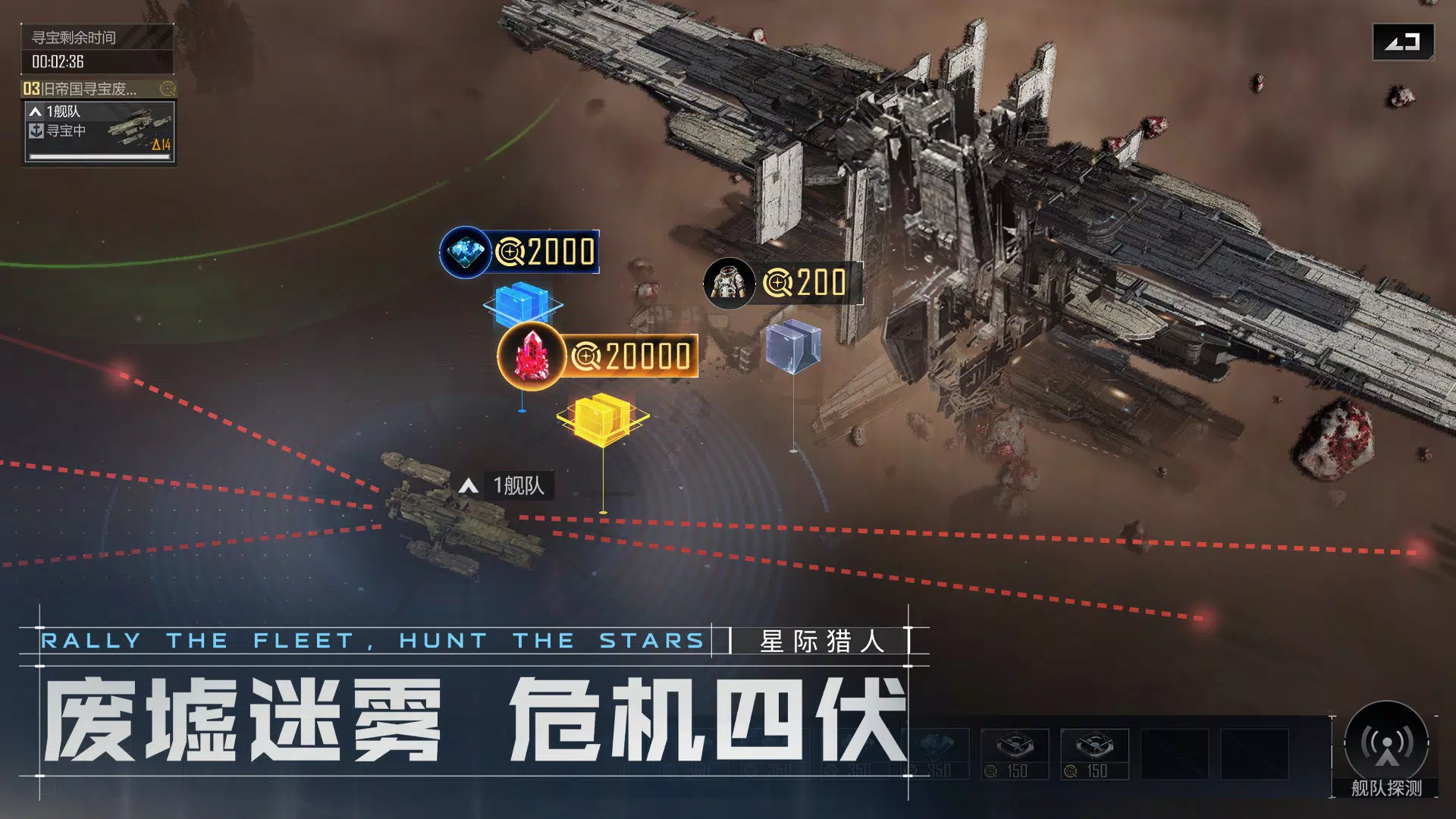Tap the anchor icon beside 寻宝中 status

click(36, 130)
